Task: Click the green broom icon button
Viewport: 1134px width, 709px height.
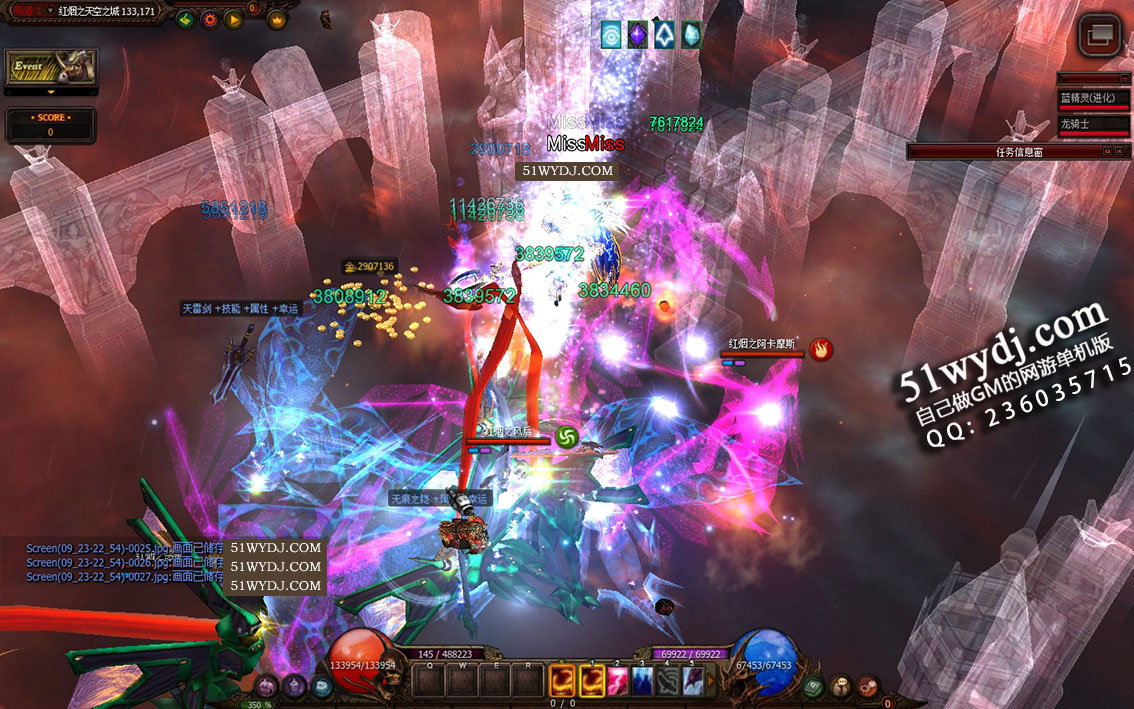Action: 184,19
